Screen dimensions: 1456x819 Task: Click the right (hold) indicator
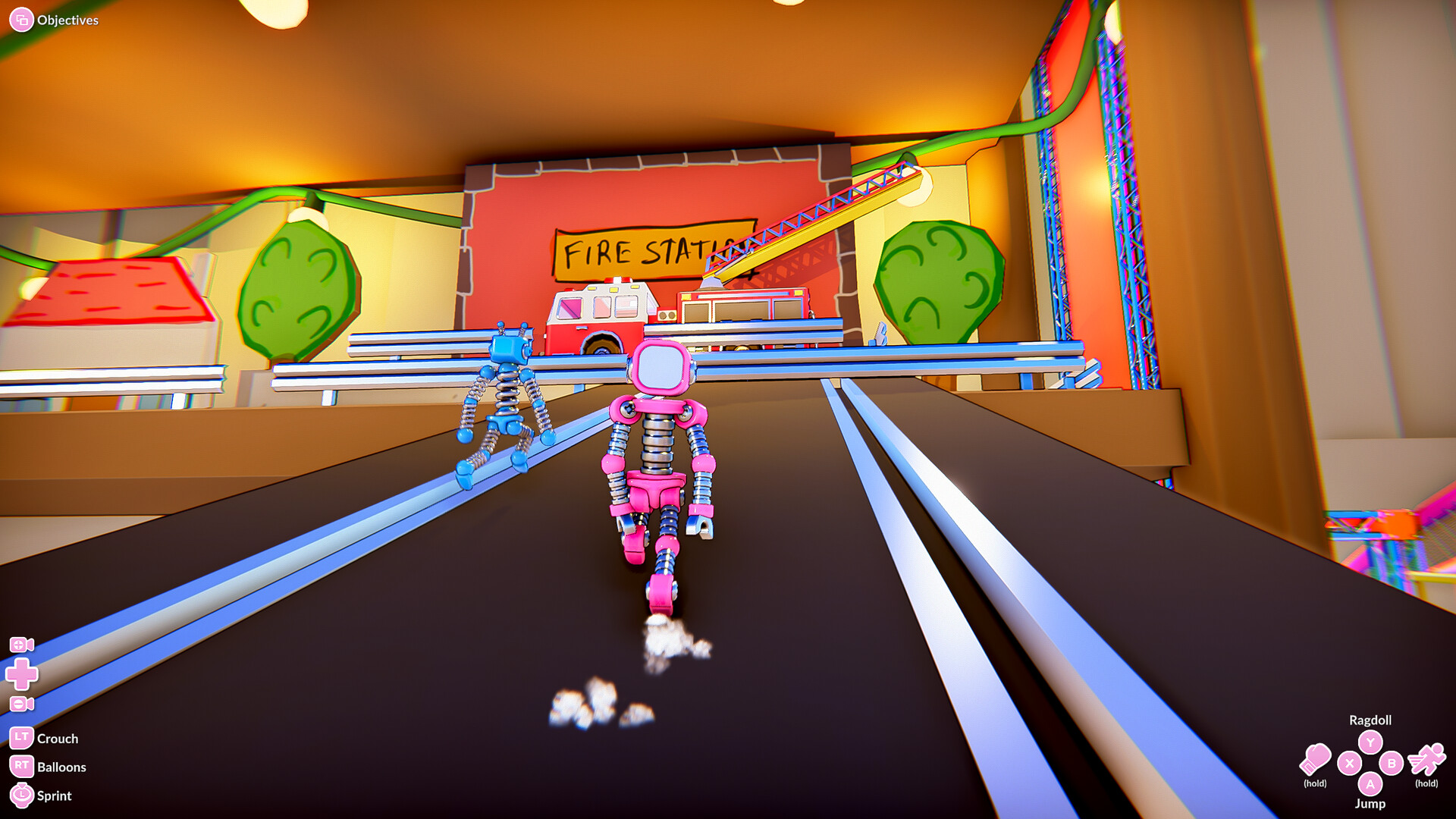pyautogui.click(x=1426, y=783)
